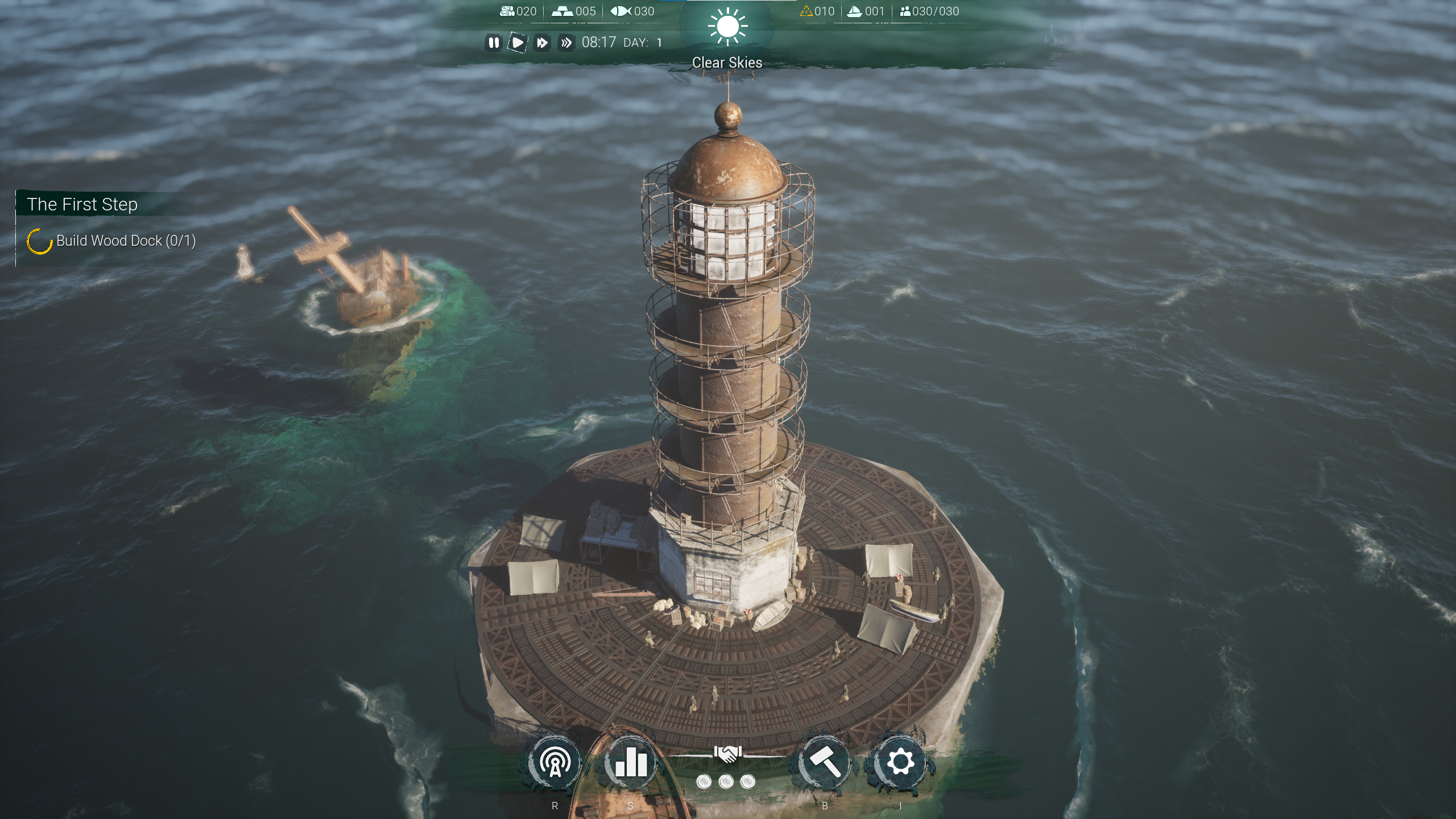Pause the game simulation
Screen dimensions: 1456x819
[x=494, y=43]
